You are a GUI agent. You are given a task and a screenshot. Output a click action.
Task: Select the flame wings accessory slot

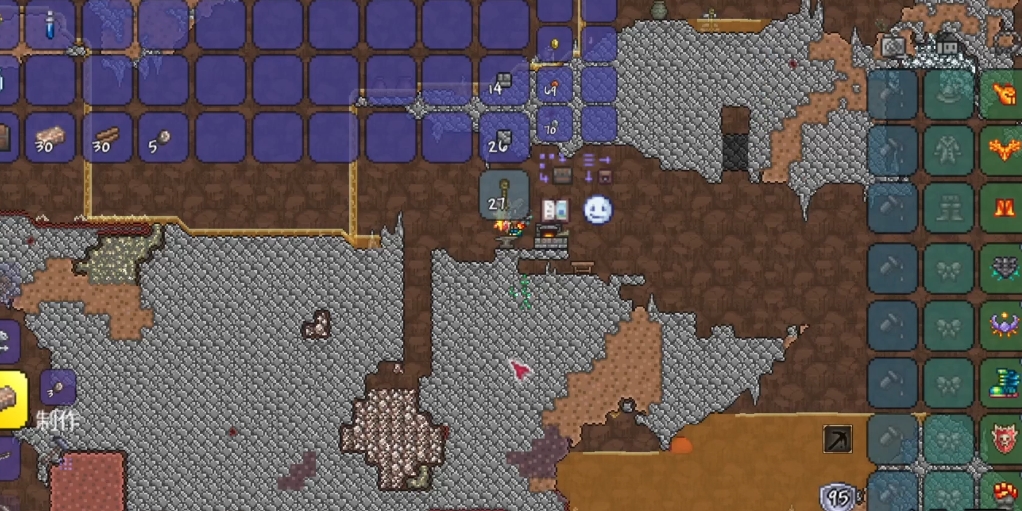1001,151
